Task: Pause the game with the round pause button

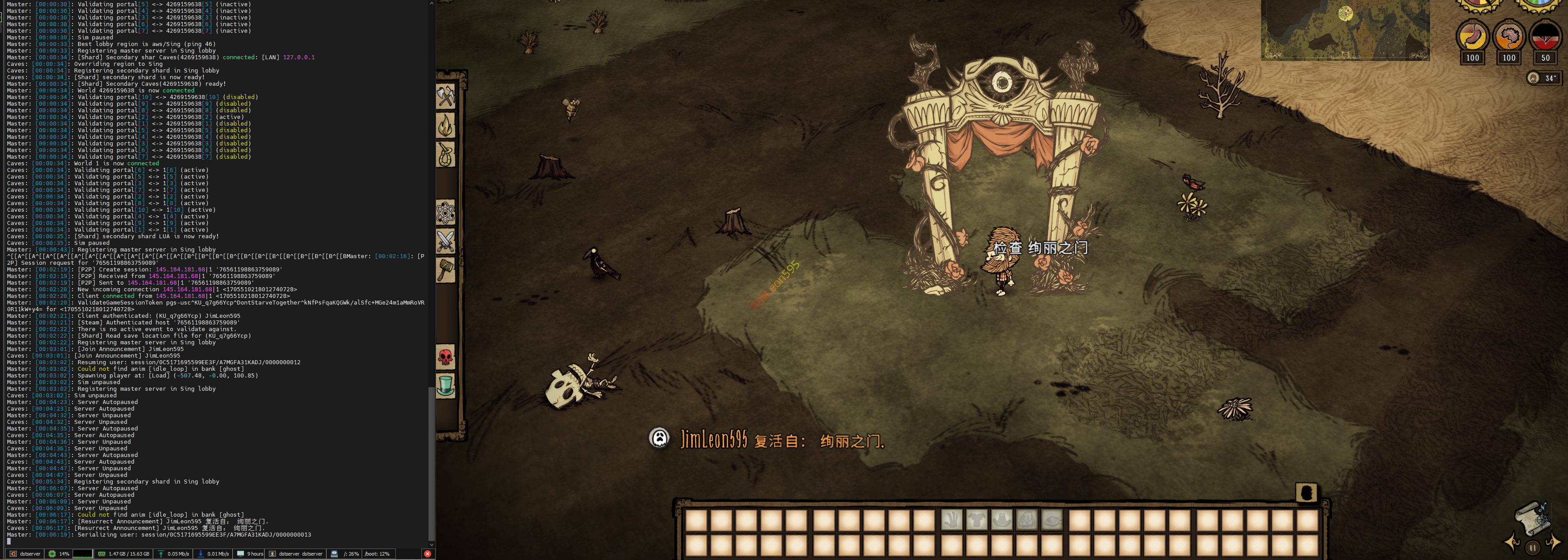Action: 1533,547
